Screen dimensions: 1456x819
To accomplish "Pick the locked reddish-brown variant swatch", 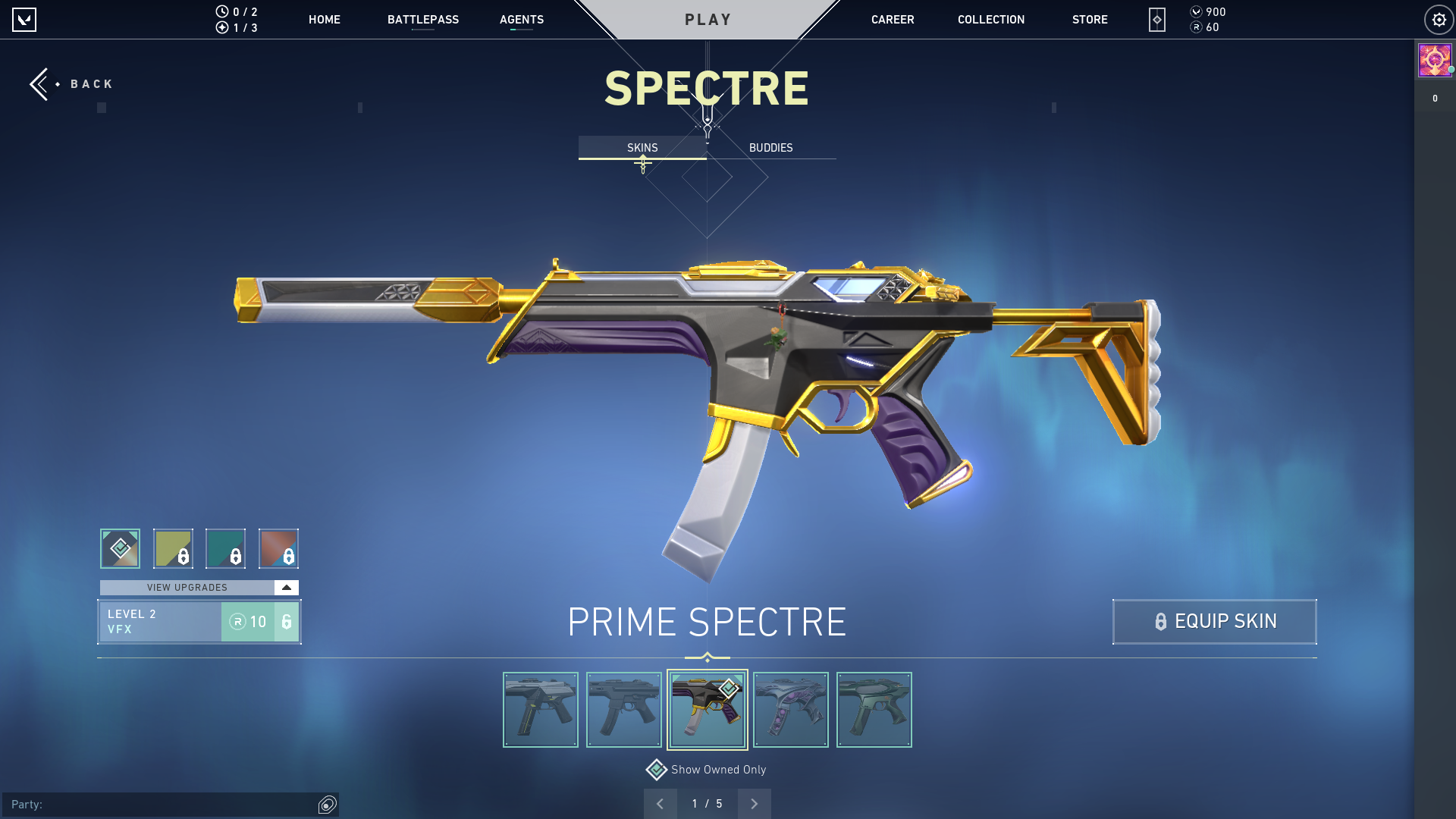I will (x=278, y=548).
